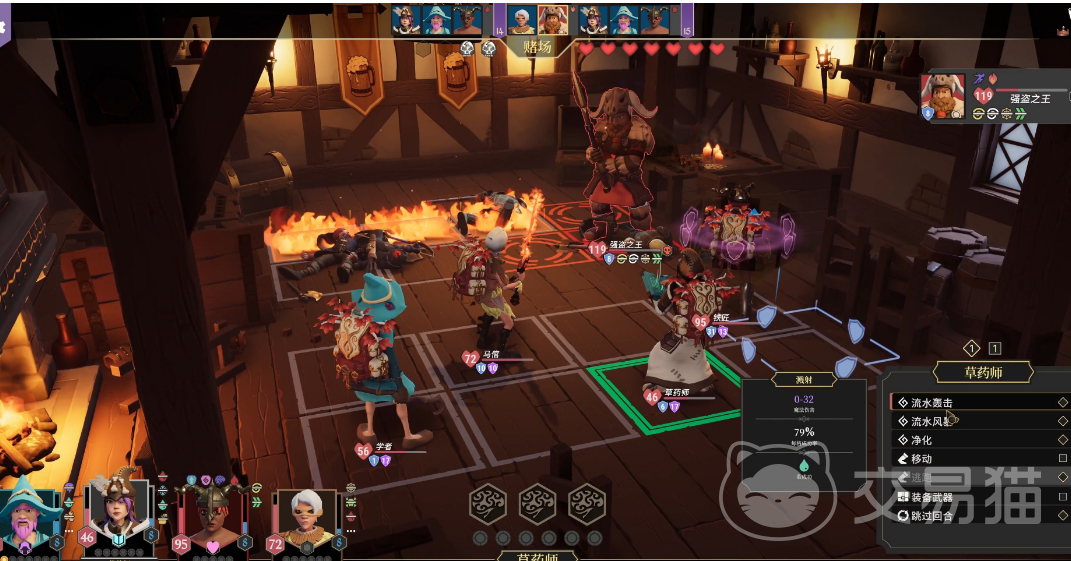This screenshot has width=1071, height=561.
Task: Select the horned-helmet warrior party portrait
Action: pos(209,516)
